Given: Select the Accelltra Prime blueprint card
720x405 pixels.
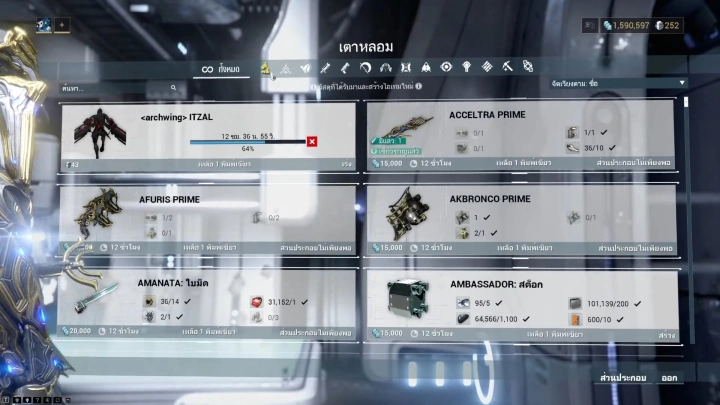Looking at the screenshot, I should [520, 134].
